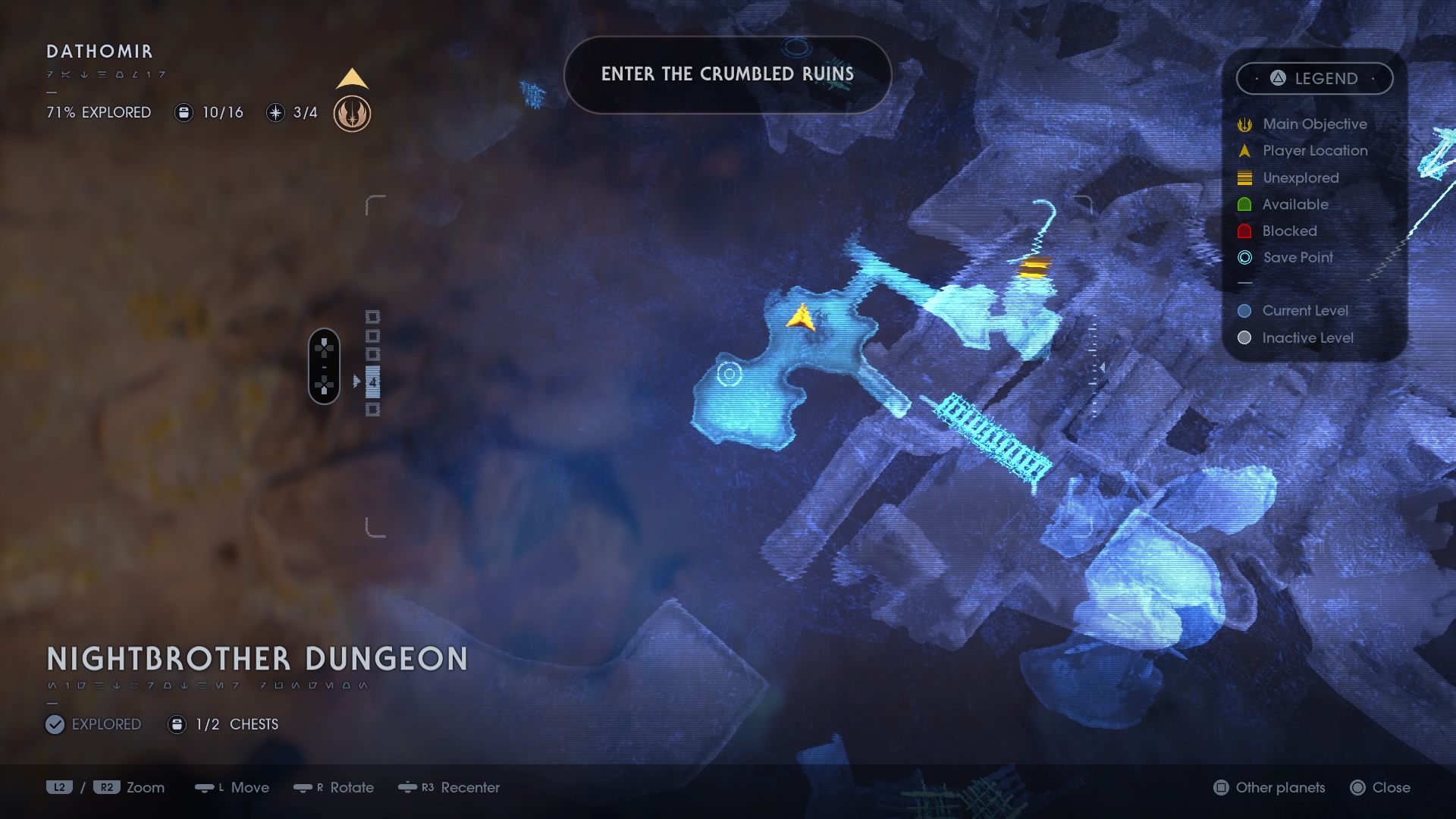Click the chest icon next to 1/2 Chests
Screen dimensions: 1456x819
[x=177, y=724]
